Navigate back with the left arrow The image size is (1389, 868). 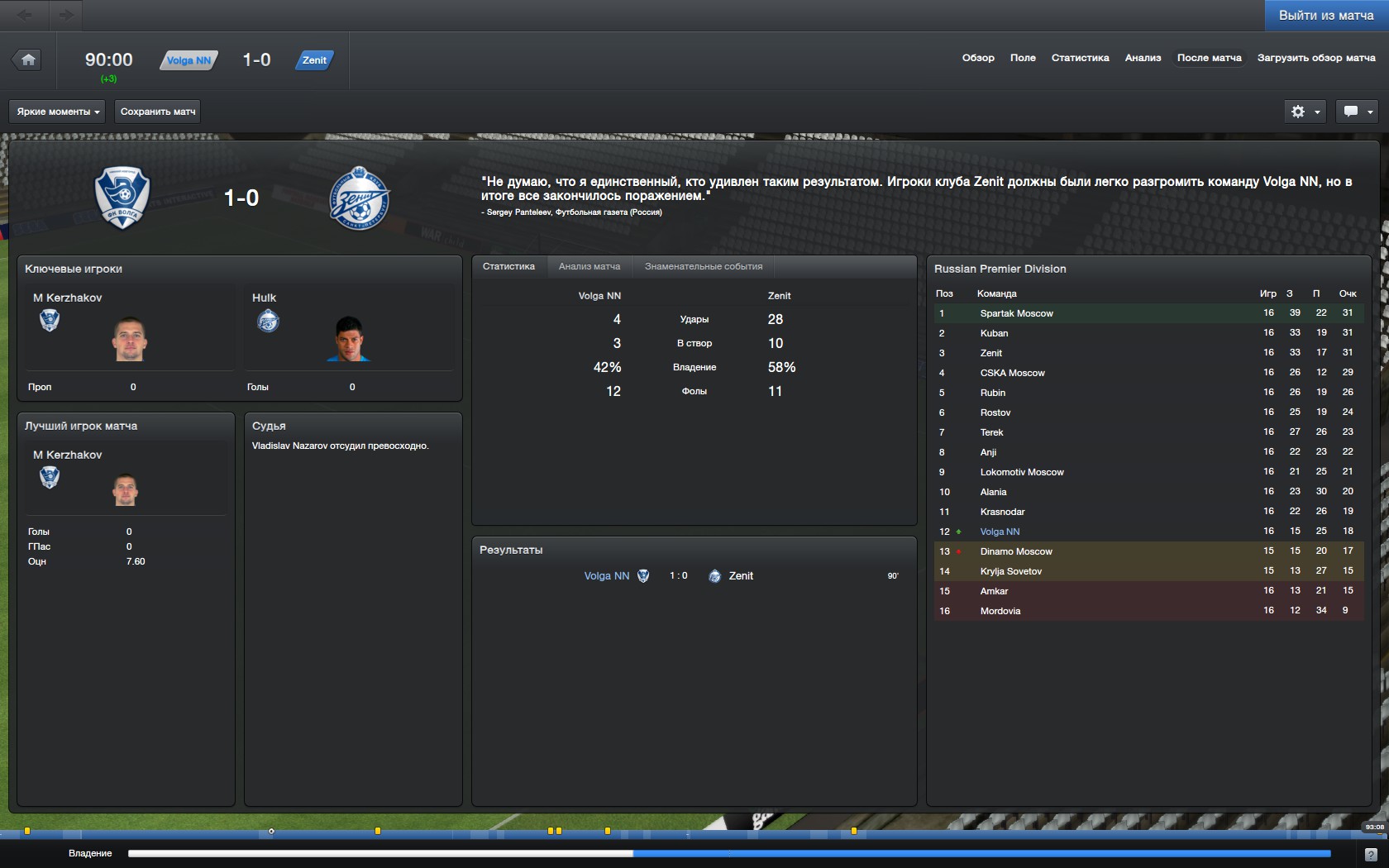[x=25, y=15]
